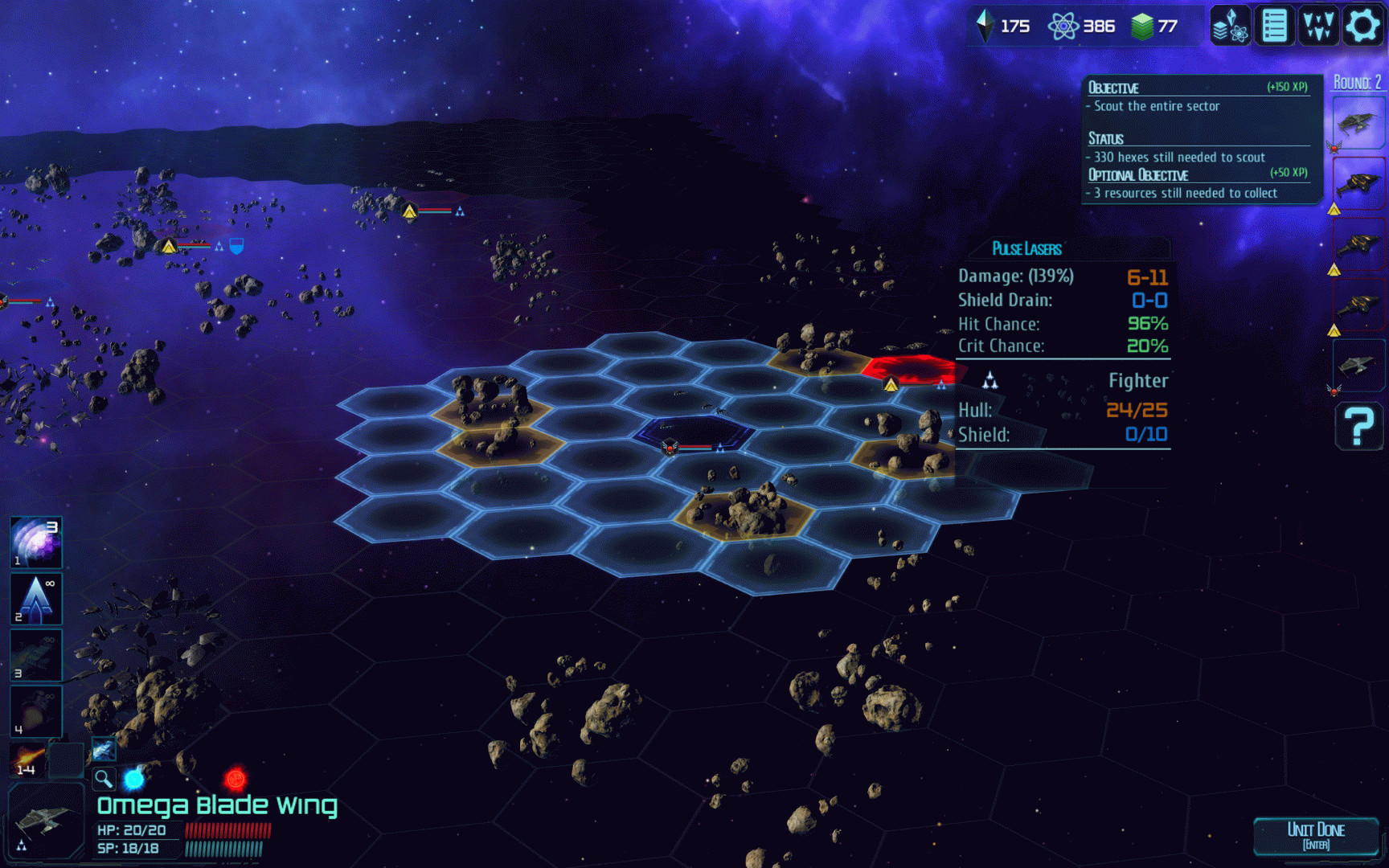The image size is (1389, 868).
Task: Select the blue-outlined hex with active ship
Action: [x=693, y=432]
